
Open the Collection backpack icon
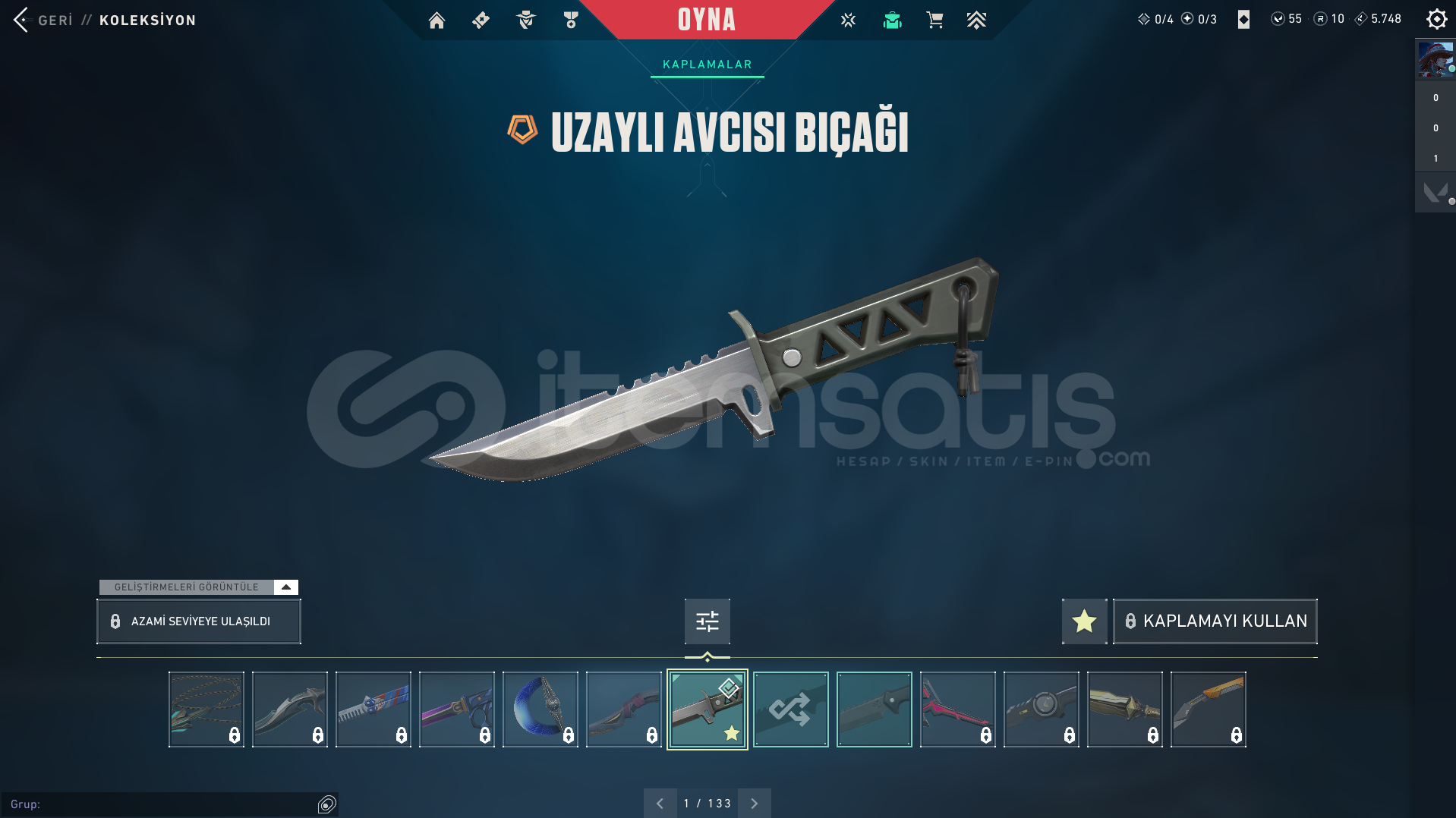point(892,20)
